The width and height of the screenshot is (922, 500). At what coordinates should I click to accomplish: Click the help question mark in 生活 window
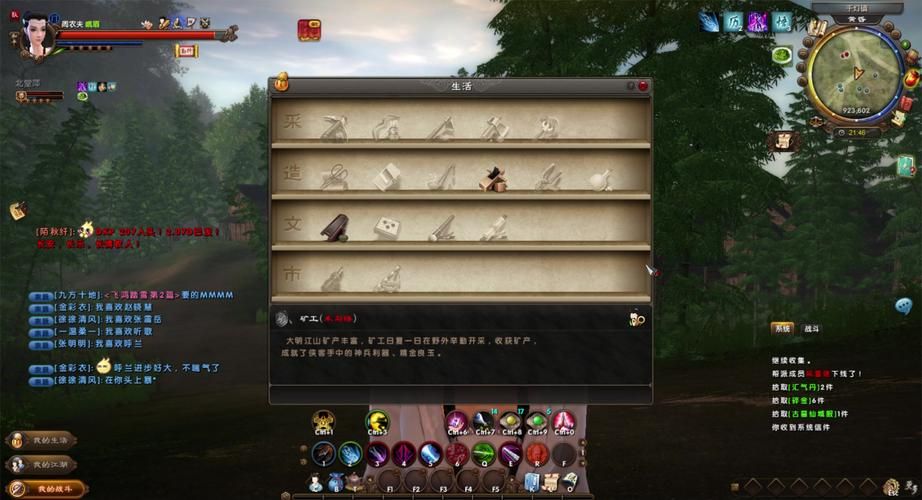point(631,86)
